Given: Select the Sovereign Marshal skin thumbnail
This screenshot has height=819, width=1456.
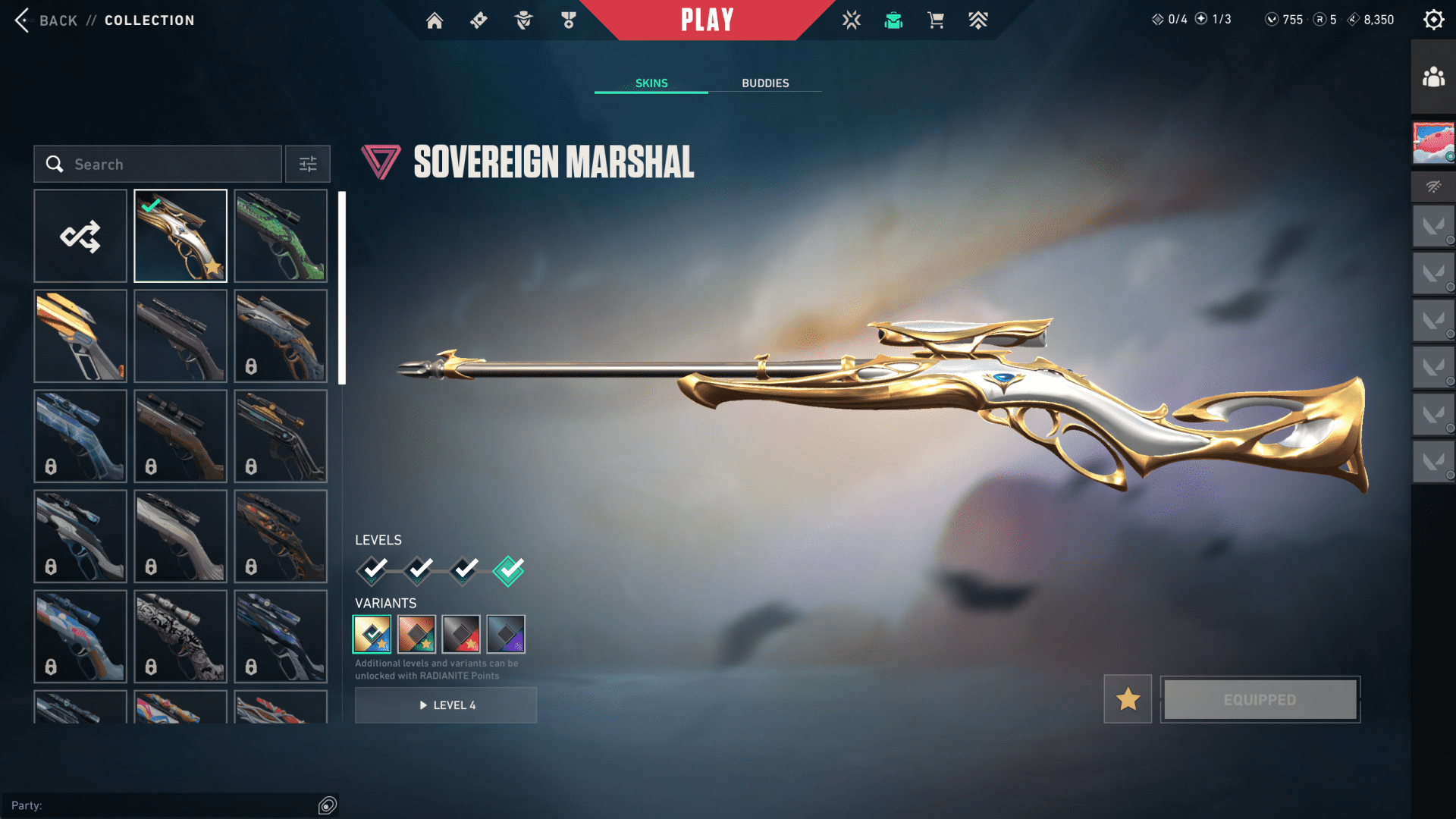Looking at the screenshot, I should click(180, 236).
